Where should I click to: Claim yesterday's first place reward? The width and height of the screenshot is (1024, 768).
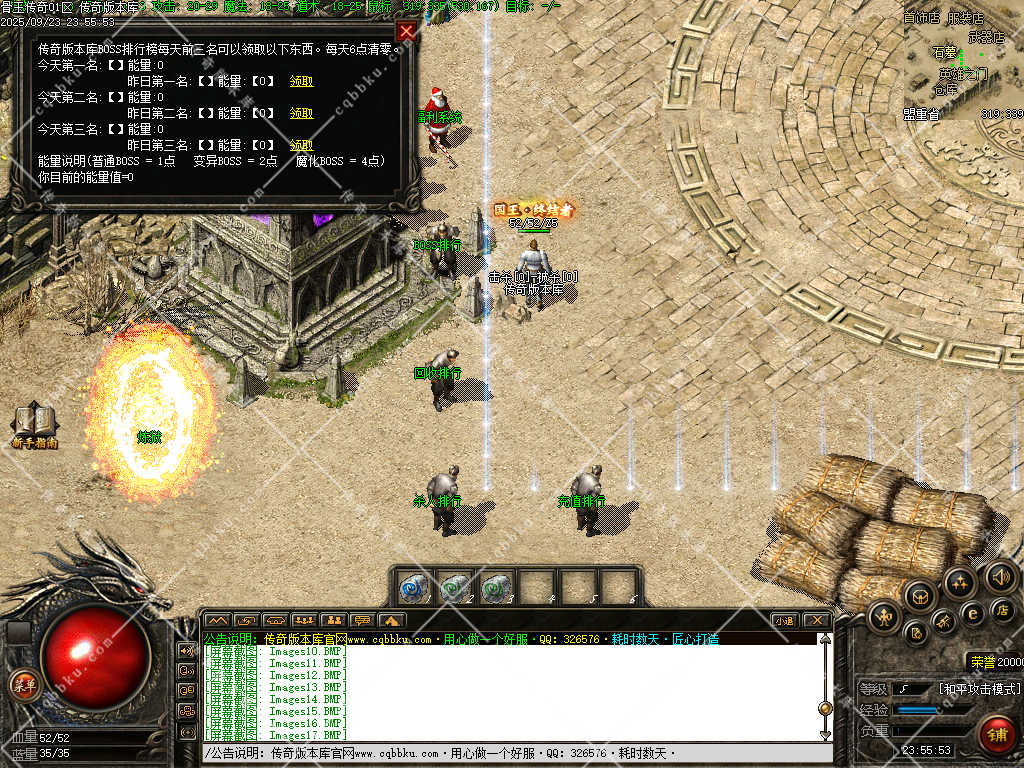[301, 81]
